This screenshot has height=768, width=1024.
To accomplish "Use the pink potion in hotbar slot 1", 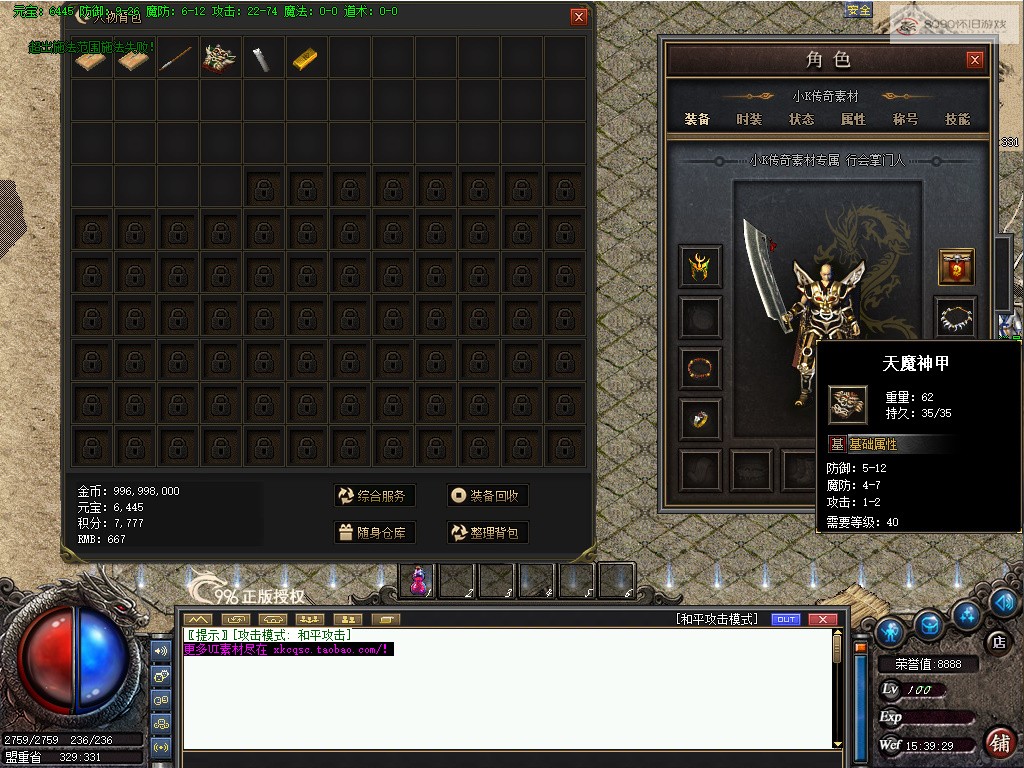I will 418,579.
